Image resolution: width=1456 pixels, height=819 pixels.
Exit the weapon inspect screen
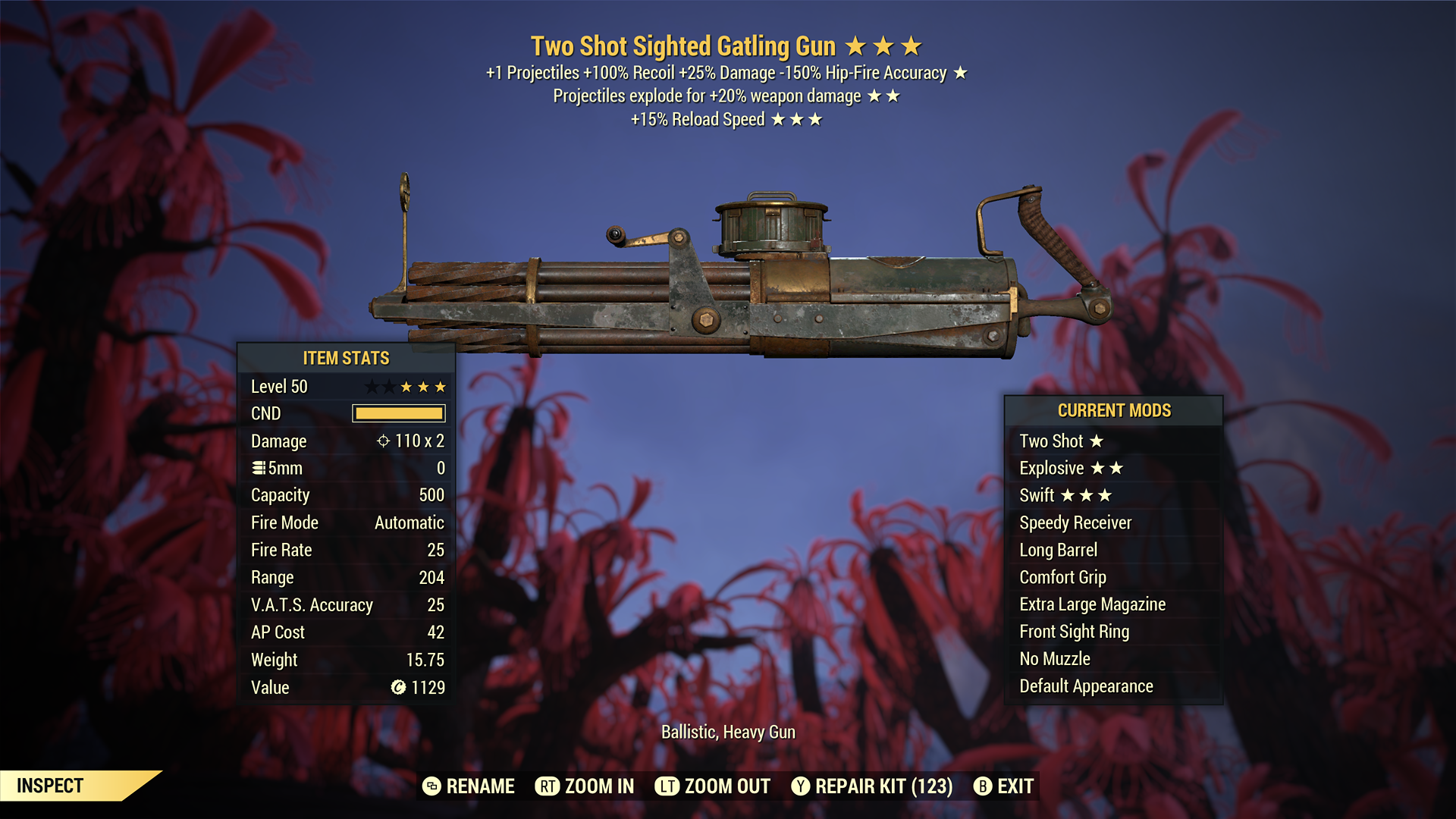coord(1004,786)
